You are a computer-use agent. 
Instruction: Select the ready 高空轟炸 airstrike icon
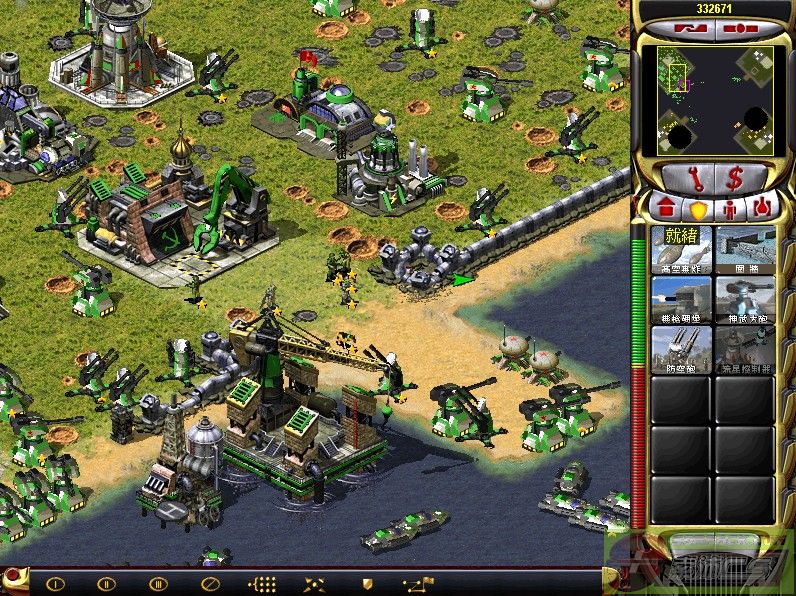click(681, 249)
